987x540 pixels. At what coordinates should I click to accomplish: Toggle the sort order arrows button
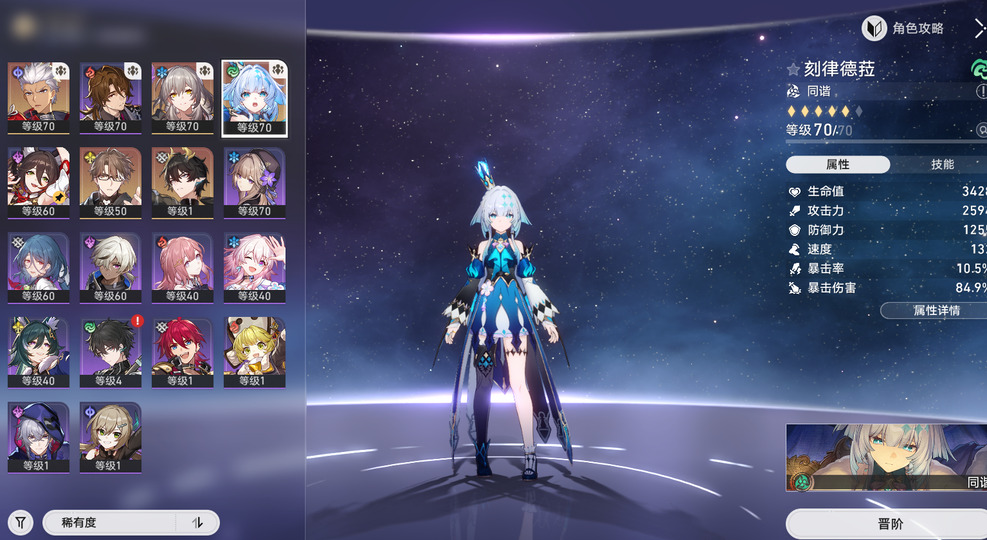pyautogui.click(x=197, y=522)
